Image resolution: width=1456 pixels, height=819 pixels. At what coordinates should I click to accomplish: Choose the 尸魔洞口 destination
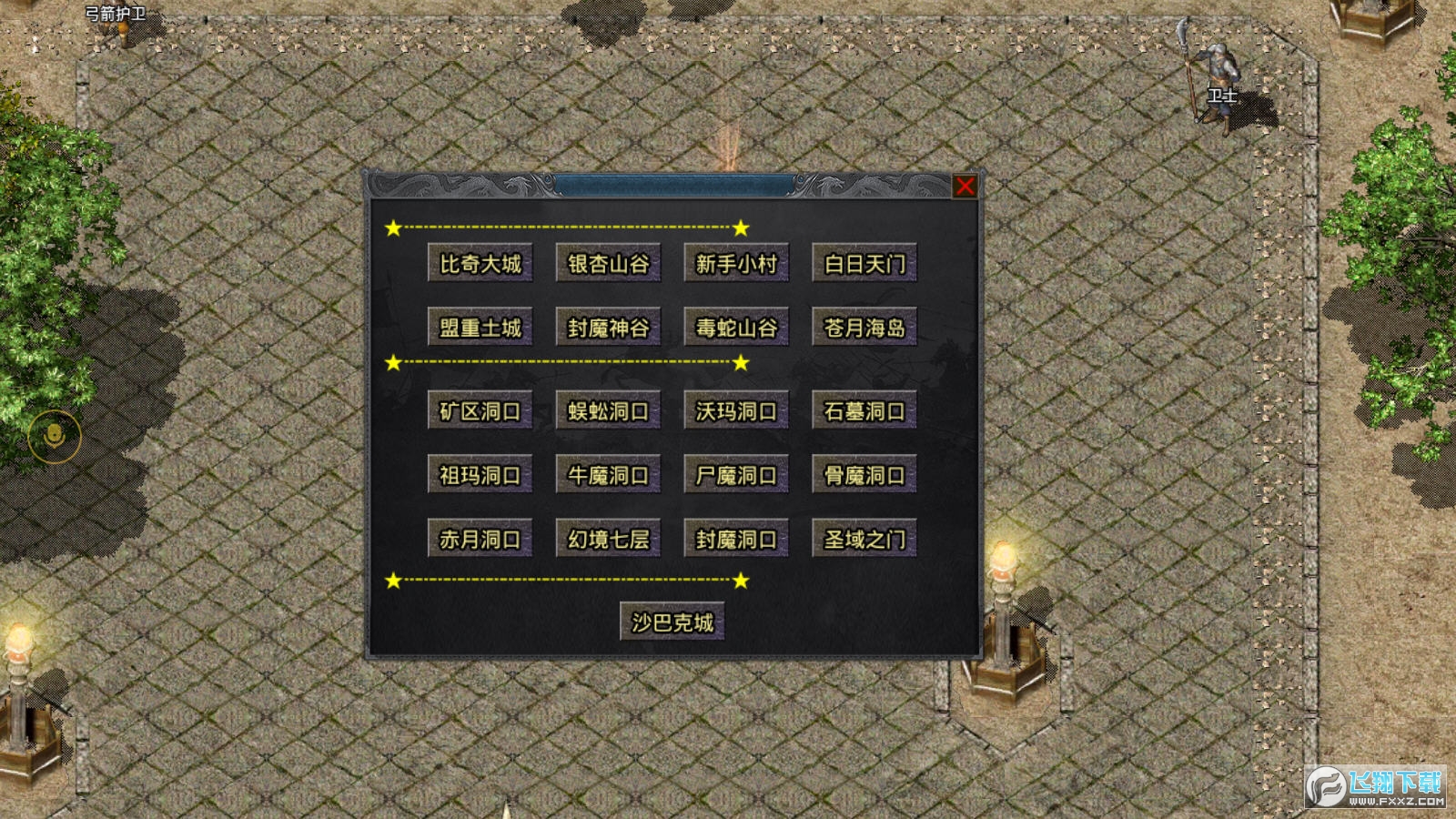click(736, 475)
